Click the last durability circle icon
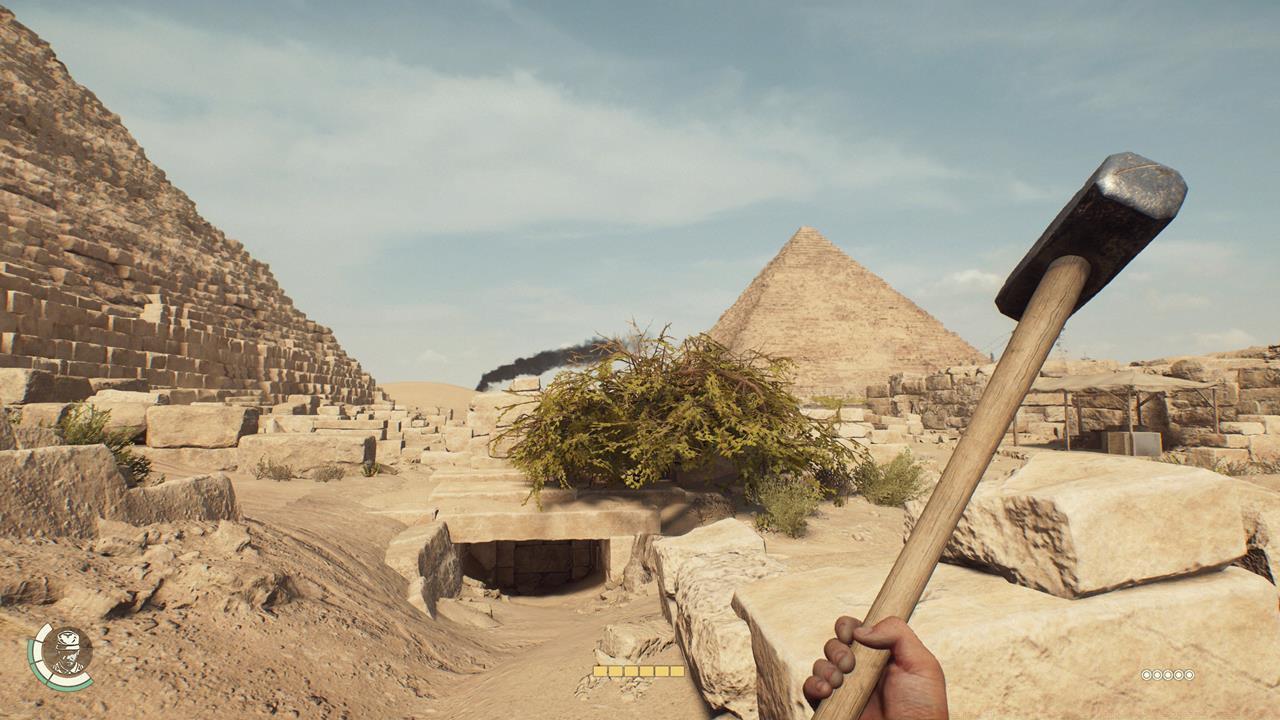1280x720 pixels. pyautogui.click(x=1190, y=675)
